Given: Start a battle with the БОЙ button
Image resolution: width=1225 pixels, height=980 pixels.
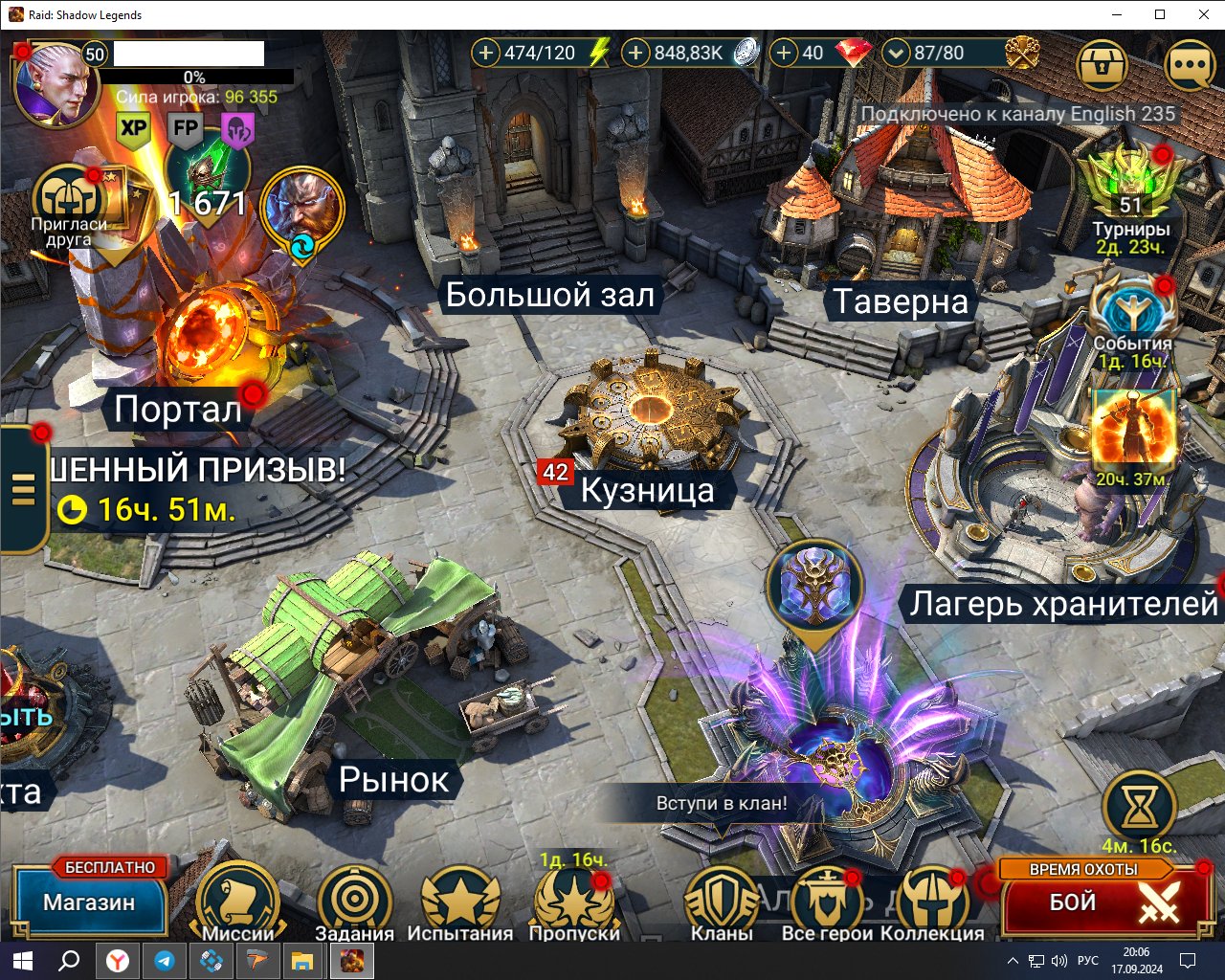Looking at the screenshot, I should coord(1102,902).
